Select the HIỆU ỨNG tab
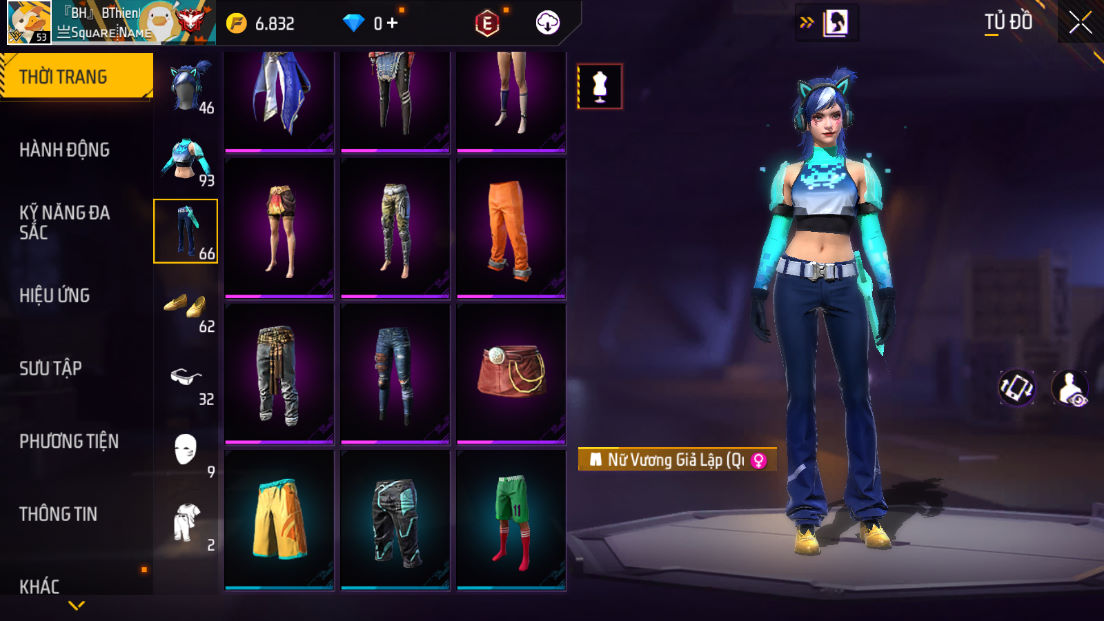This screenshot has width=1104, height=621. (x=55, y=295)
